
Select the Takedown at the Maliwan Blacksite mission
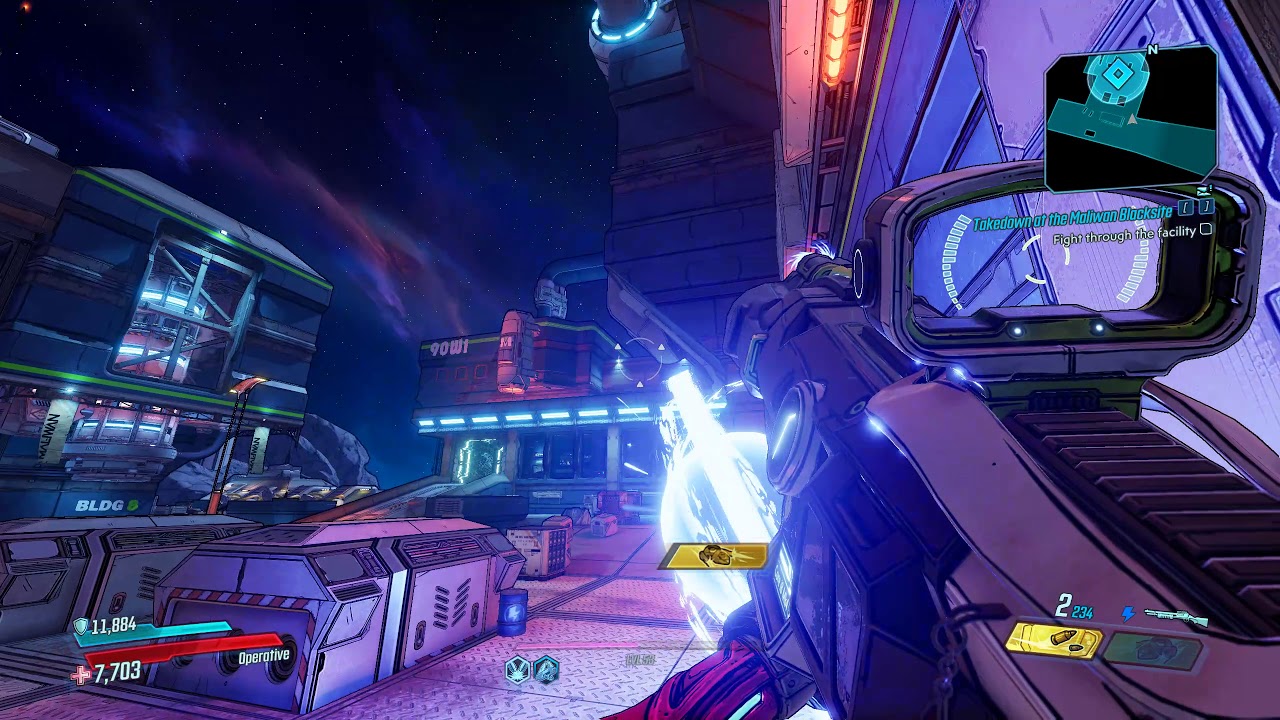(1072, 219)
